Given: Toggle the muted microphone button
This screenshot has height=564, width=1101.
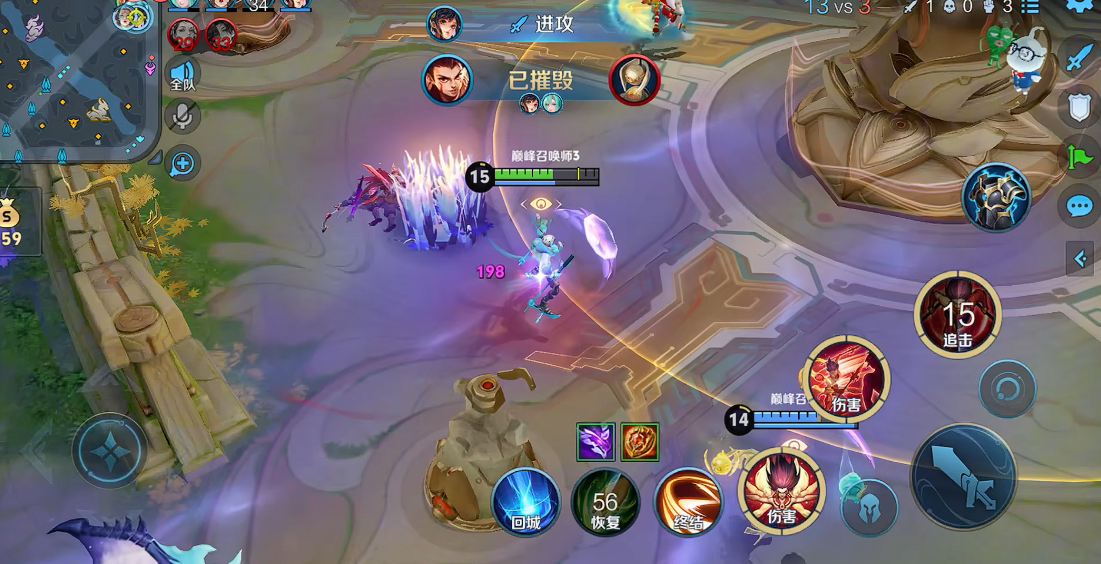Looking at the screenshot, I should (x=182, y=117).
